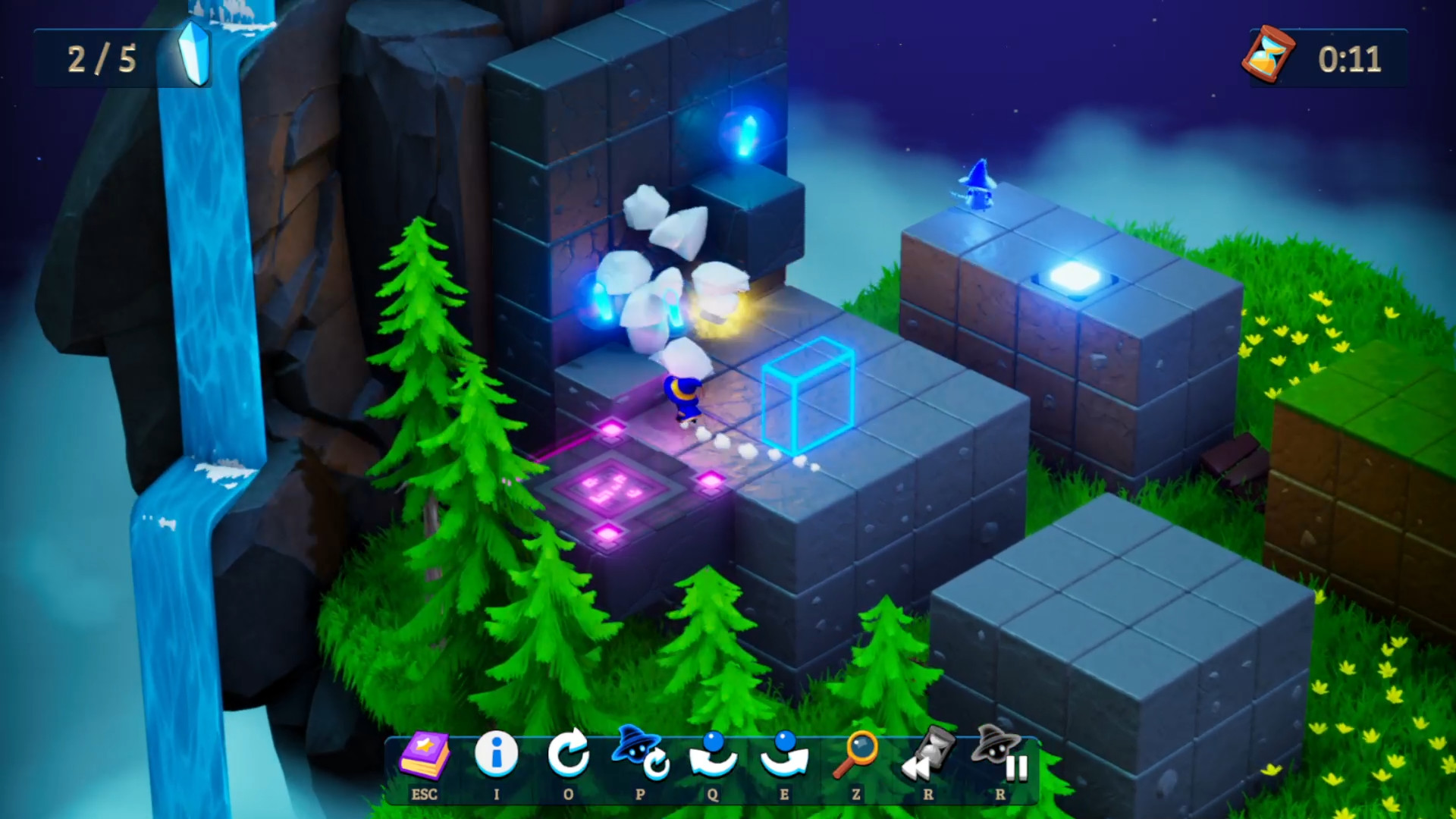The height and width of the screenshot is (819, 1456).
Task: Toggle pause using the pause bars
Action: (1015, 768)
